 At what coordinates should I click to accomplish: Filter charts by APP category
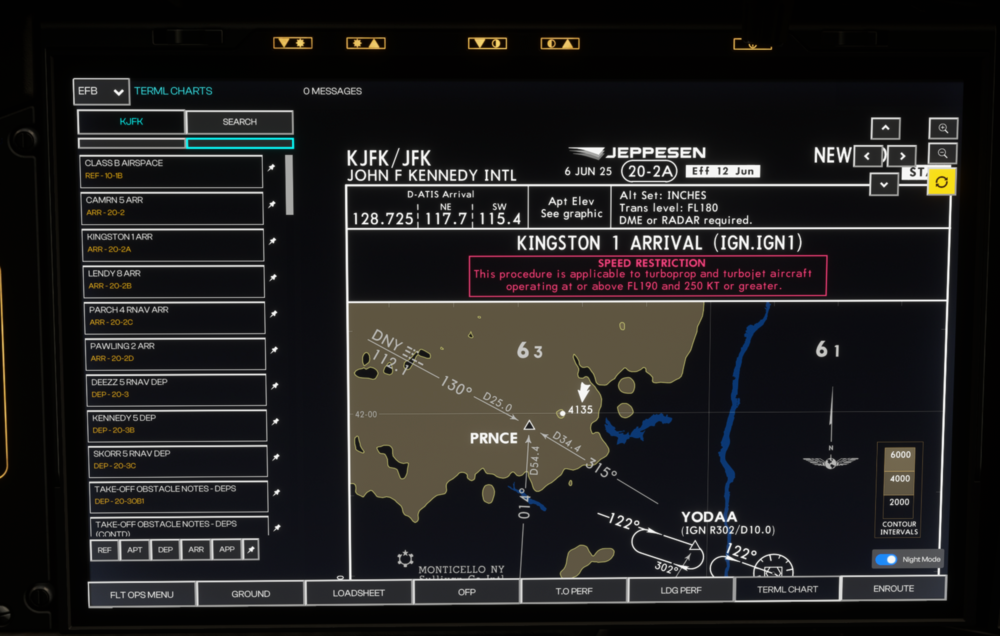(227, 550)
